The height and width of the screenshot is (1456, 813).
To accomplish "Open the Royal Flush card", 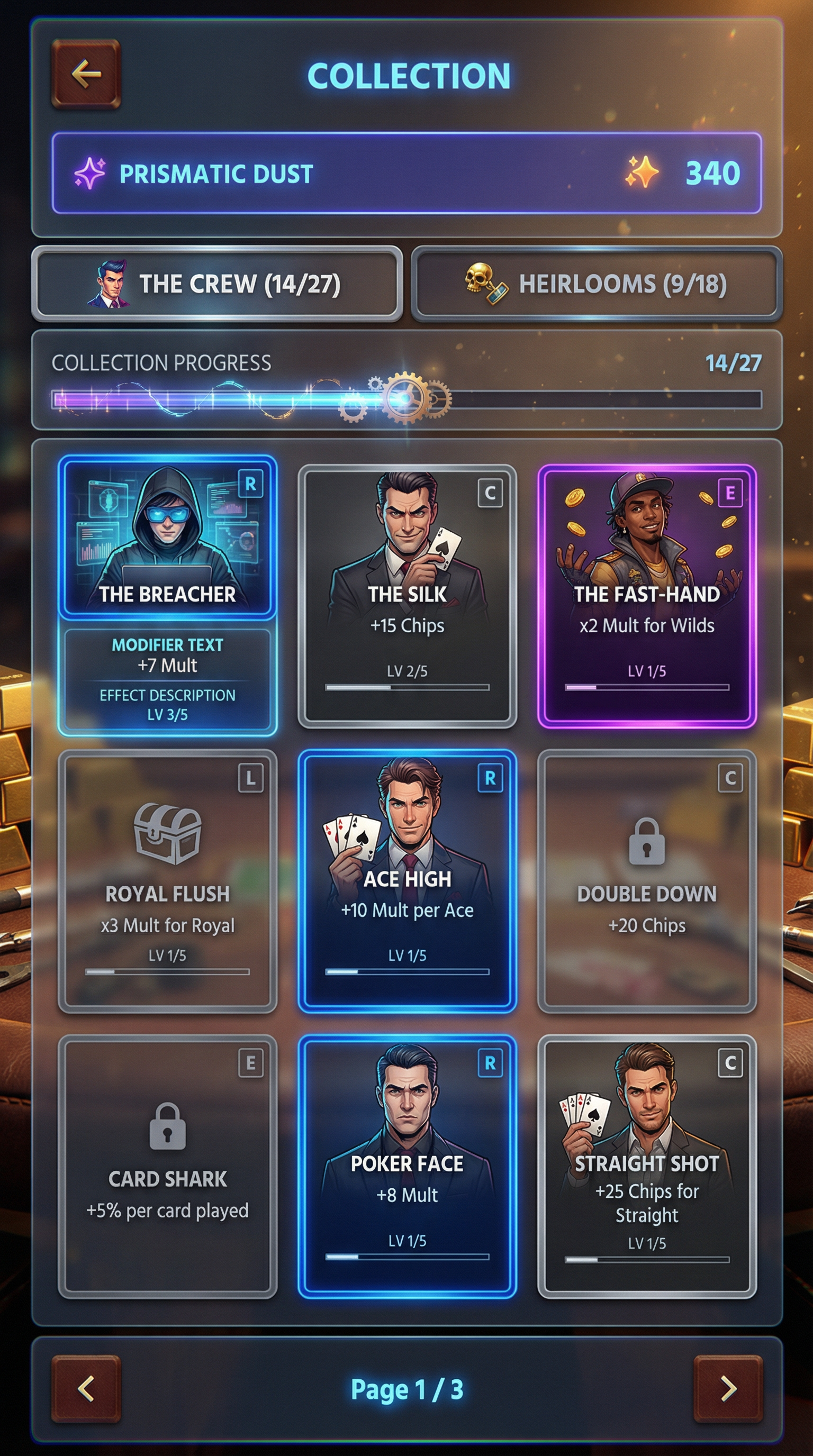I will pos(167,880).
